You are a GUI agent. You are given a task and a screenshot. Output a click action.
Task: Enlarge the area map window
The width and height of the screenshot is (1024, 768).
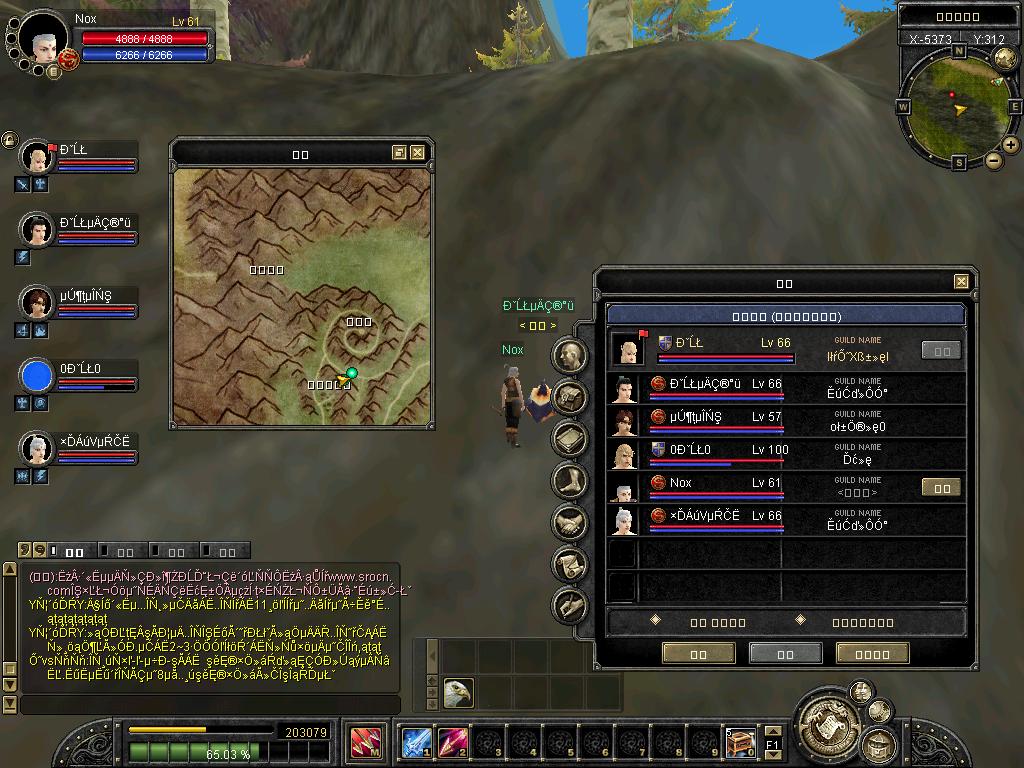399,153
